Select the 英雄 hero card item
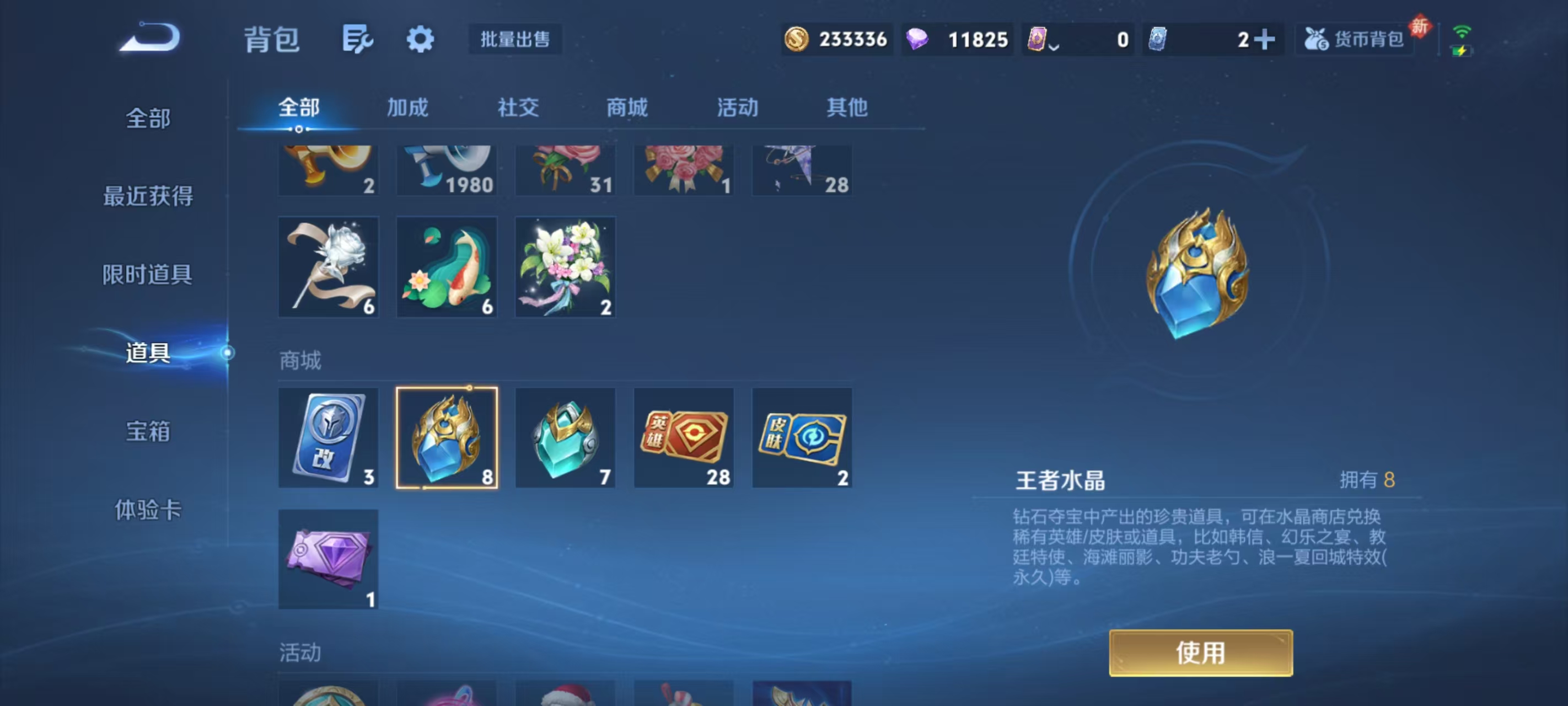The width and height of the screenshot is (1568, 706). point(684,437)
